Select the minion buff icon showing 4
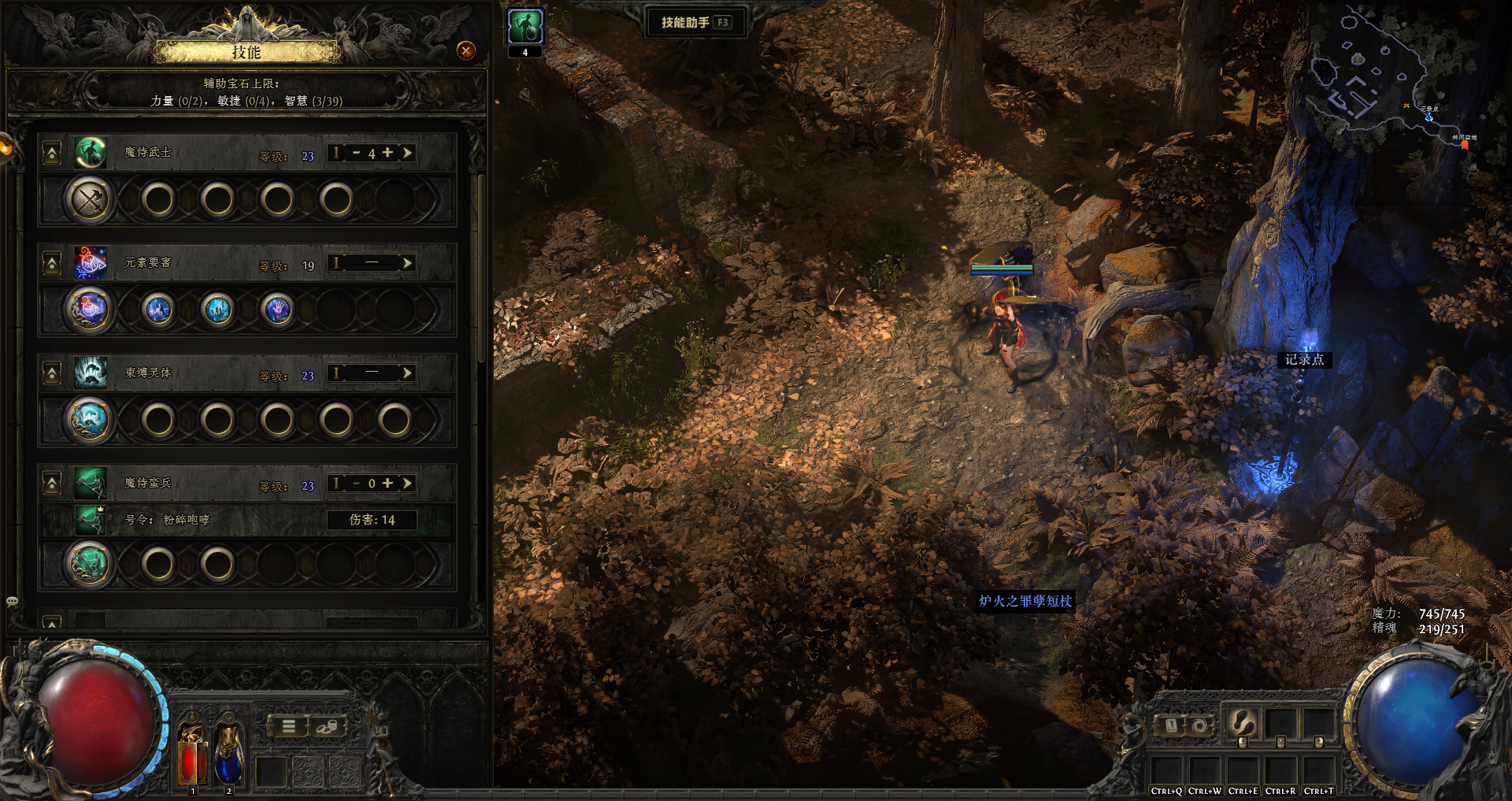The width and height of the screenshot is (1512, 801). tap(524, 28)
